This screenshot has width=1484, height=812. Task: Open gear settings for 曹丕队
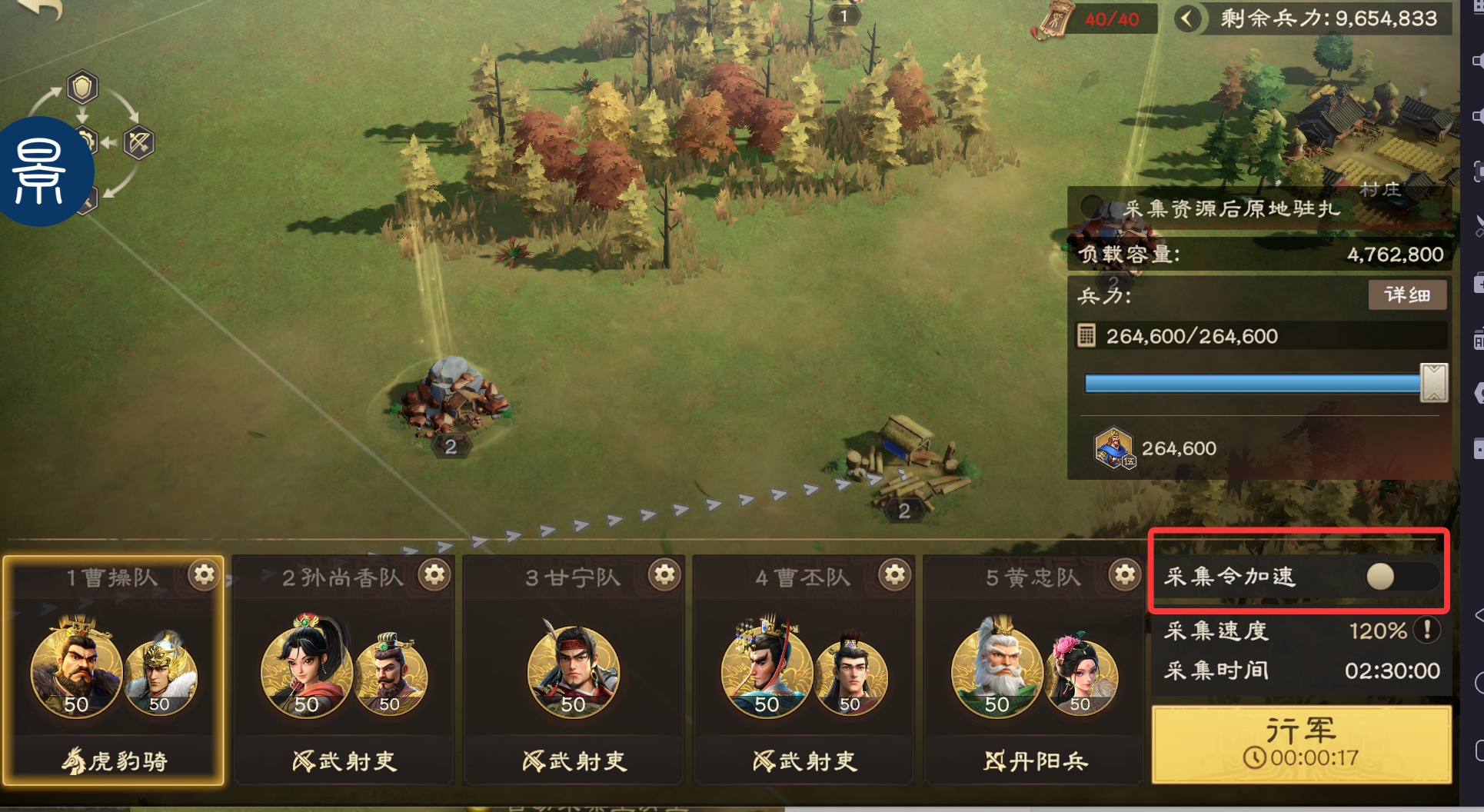(894, 575)
